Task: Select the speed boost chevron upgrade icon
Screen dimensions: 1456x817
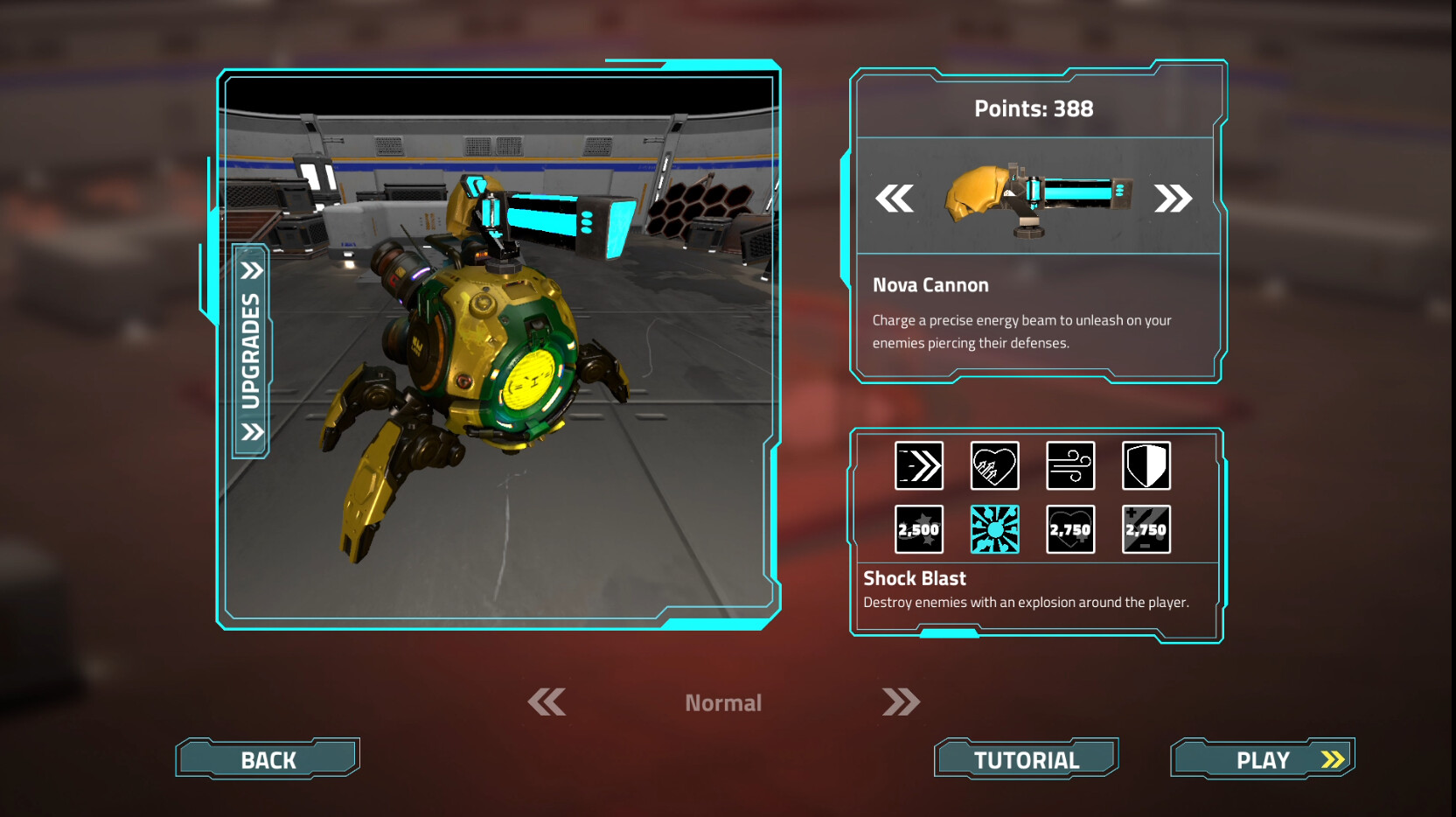Action: pos(918,466)
